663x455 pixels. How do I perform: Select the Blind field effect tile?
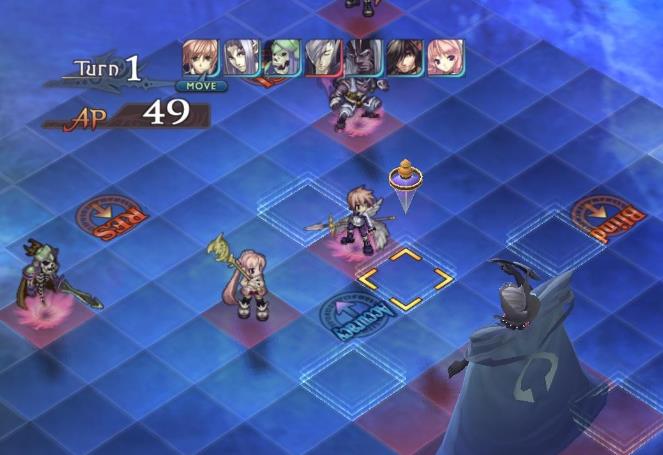[605, 220]
